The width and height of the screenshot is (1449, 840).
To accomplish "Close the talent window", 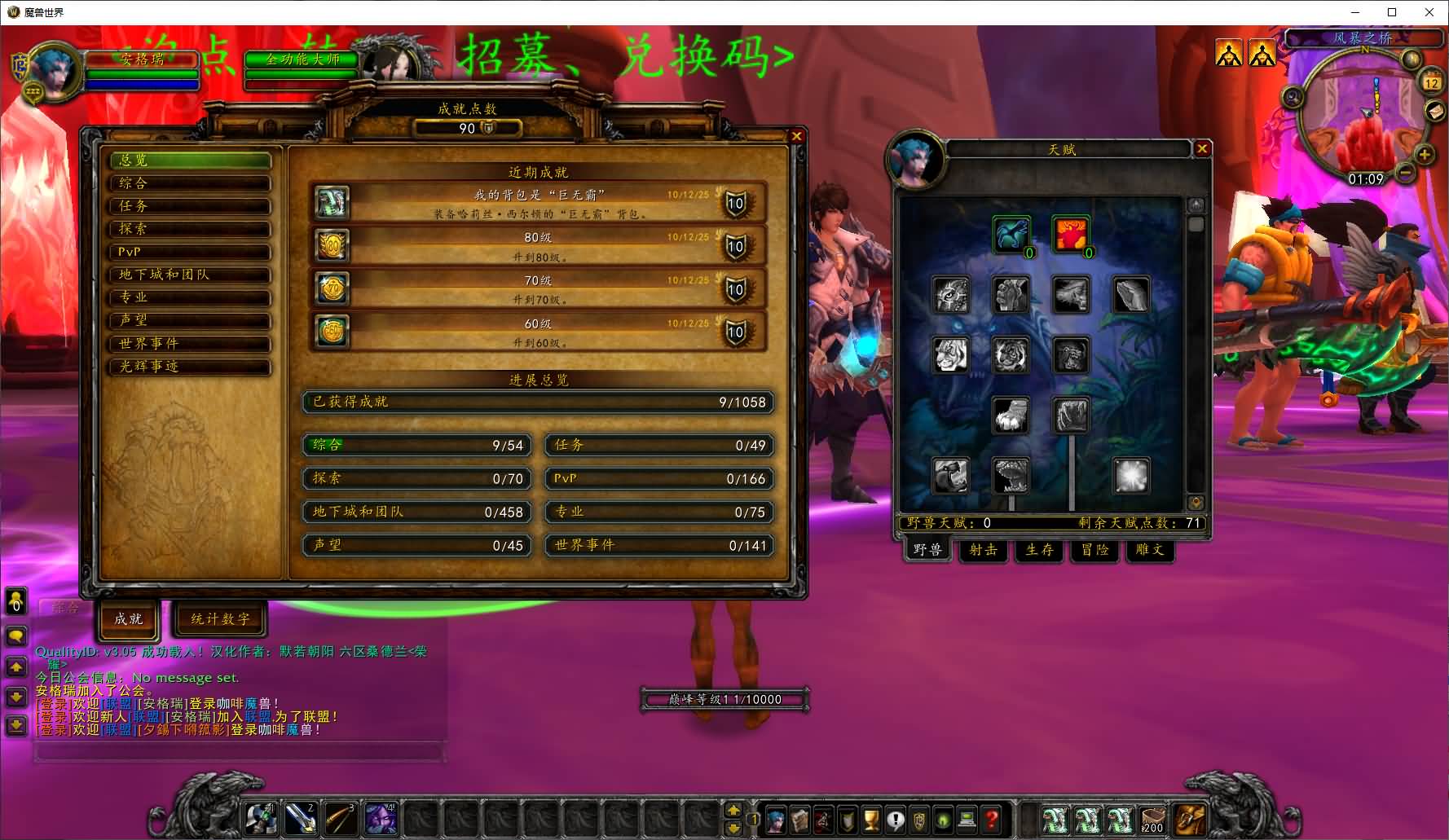I will (x=1201, y=148).
